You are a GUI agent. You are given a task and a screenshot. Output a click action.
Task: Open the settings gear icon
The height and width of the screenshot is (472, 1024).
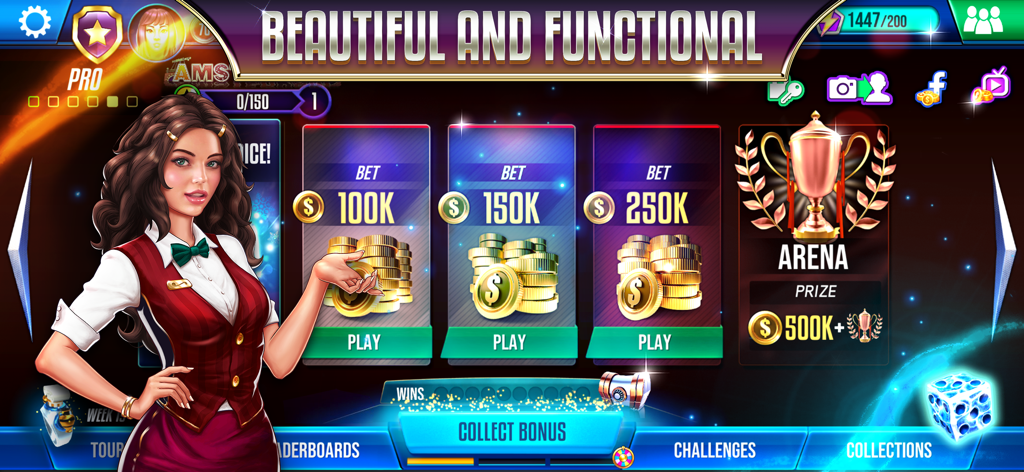[x=34, y=22]
